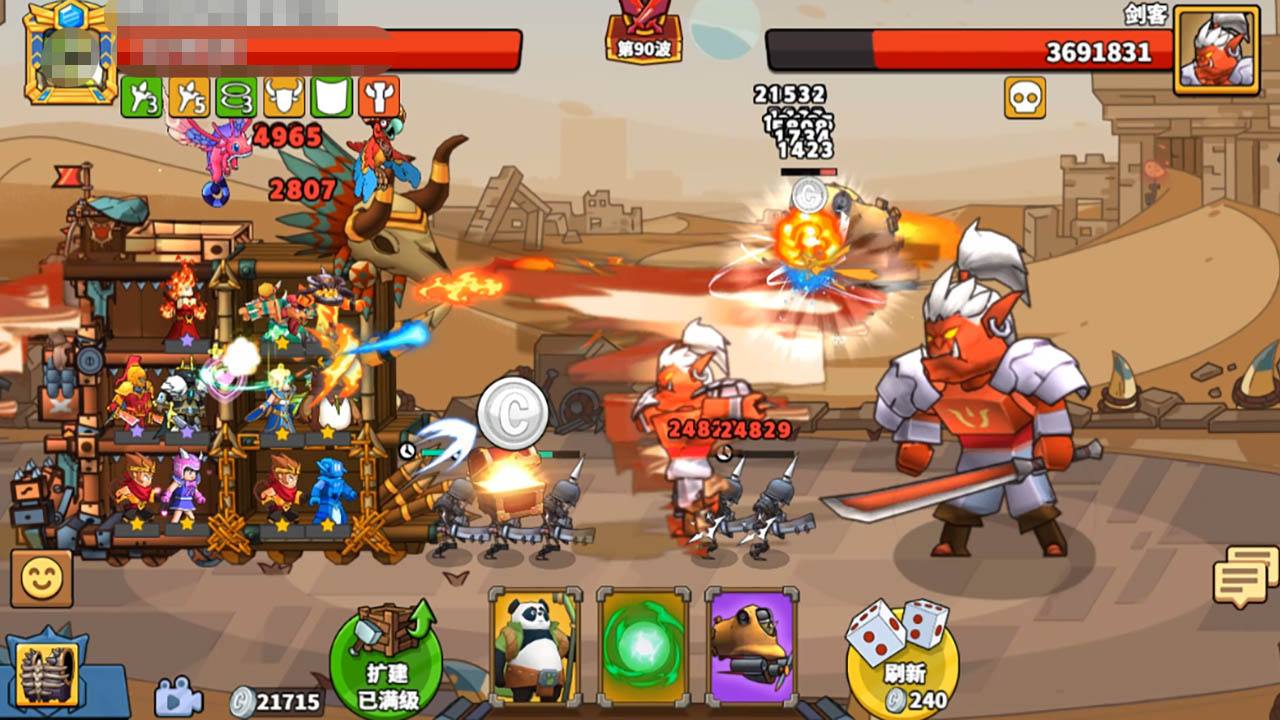This screenshot has width=1280, height=720.
Task: Tap the green expand crate button
Action: tap(386, 655)
